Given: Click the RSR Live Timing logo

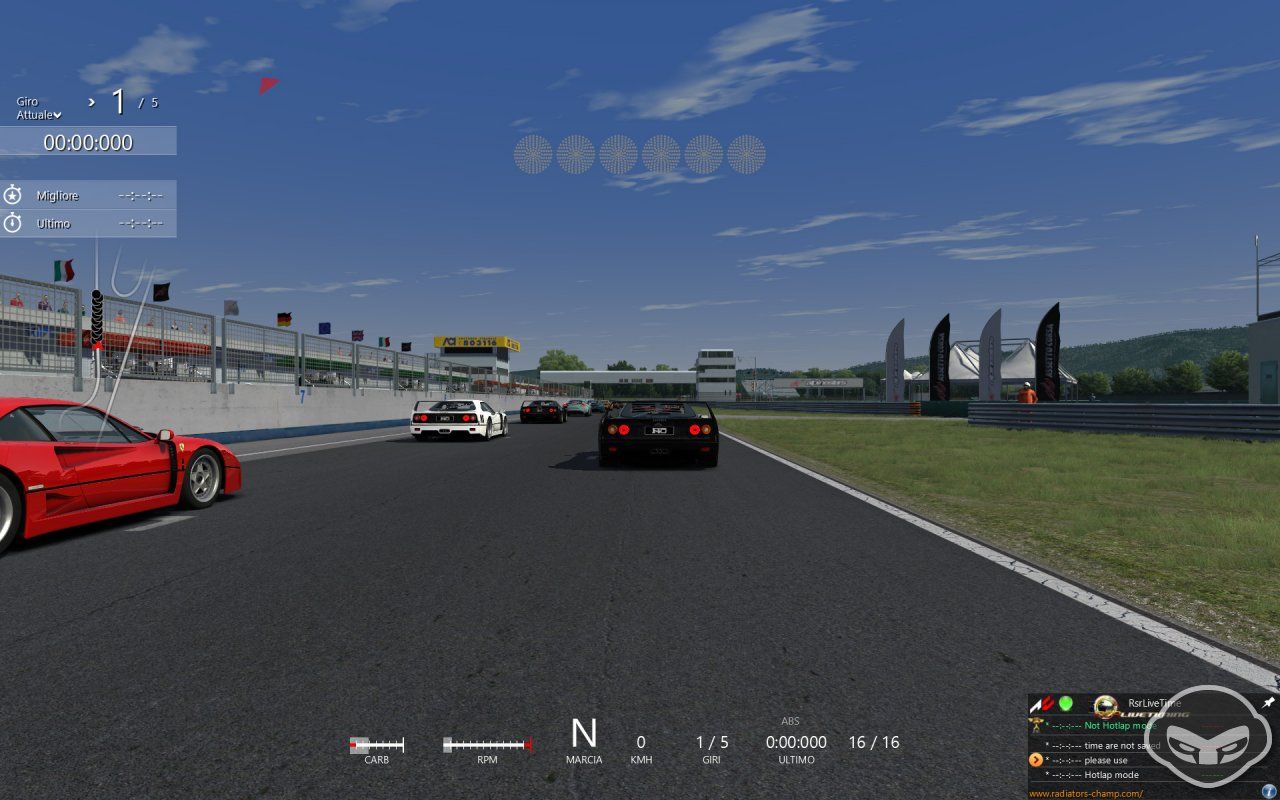Looking at the screenshot, I should tap(1106, 706).
